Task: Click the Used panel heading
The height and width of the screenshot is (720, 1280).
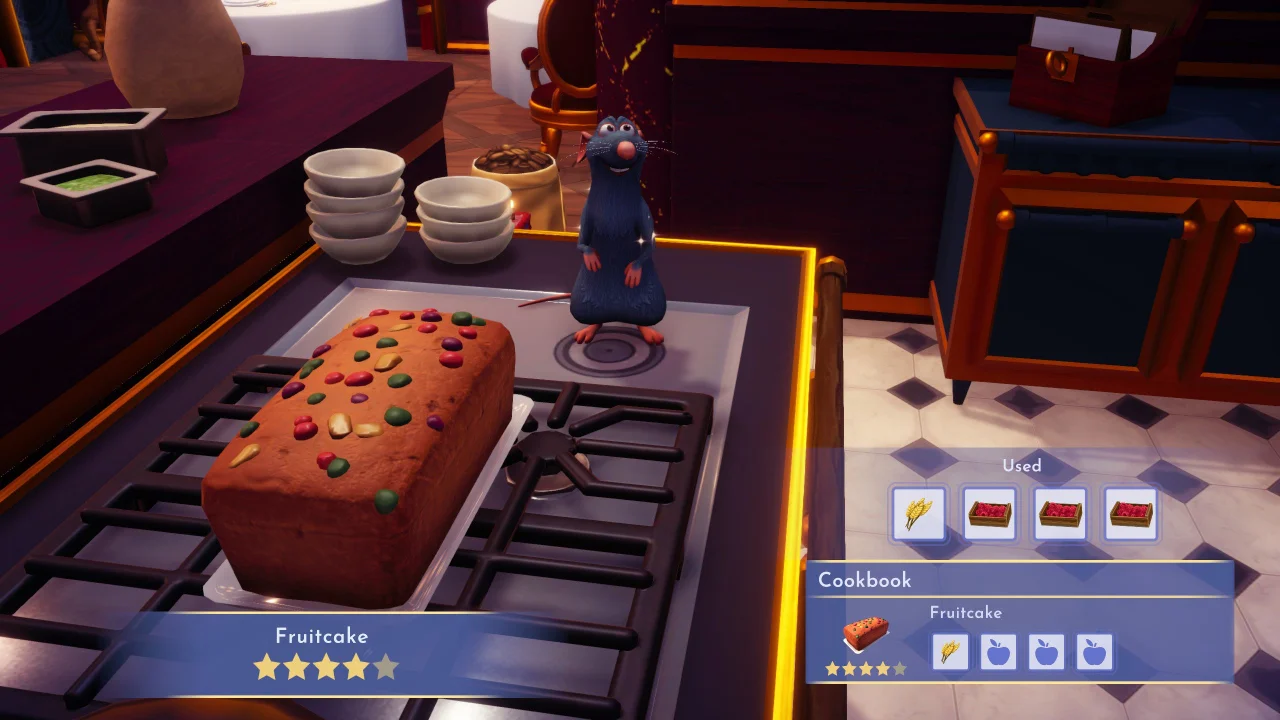Action: (x=1024, y=466)
